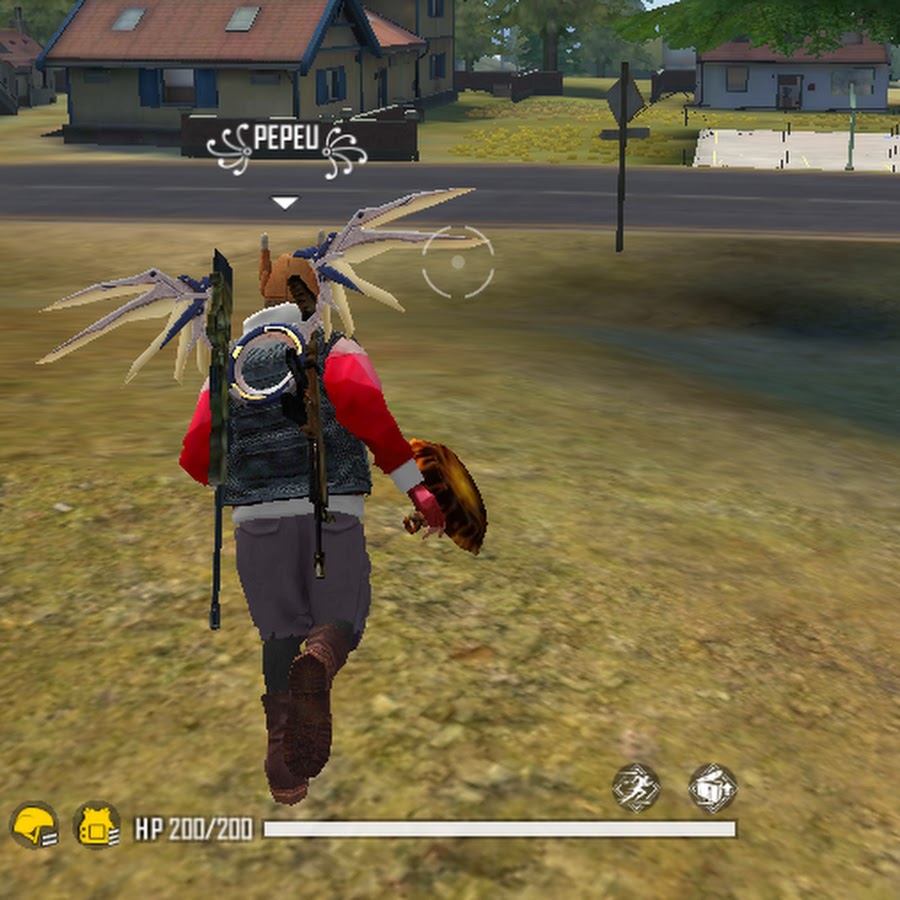Tap the yellow helmet icon
The image size is (900, 900).
tap(33, 826)
